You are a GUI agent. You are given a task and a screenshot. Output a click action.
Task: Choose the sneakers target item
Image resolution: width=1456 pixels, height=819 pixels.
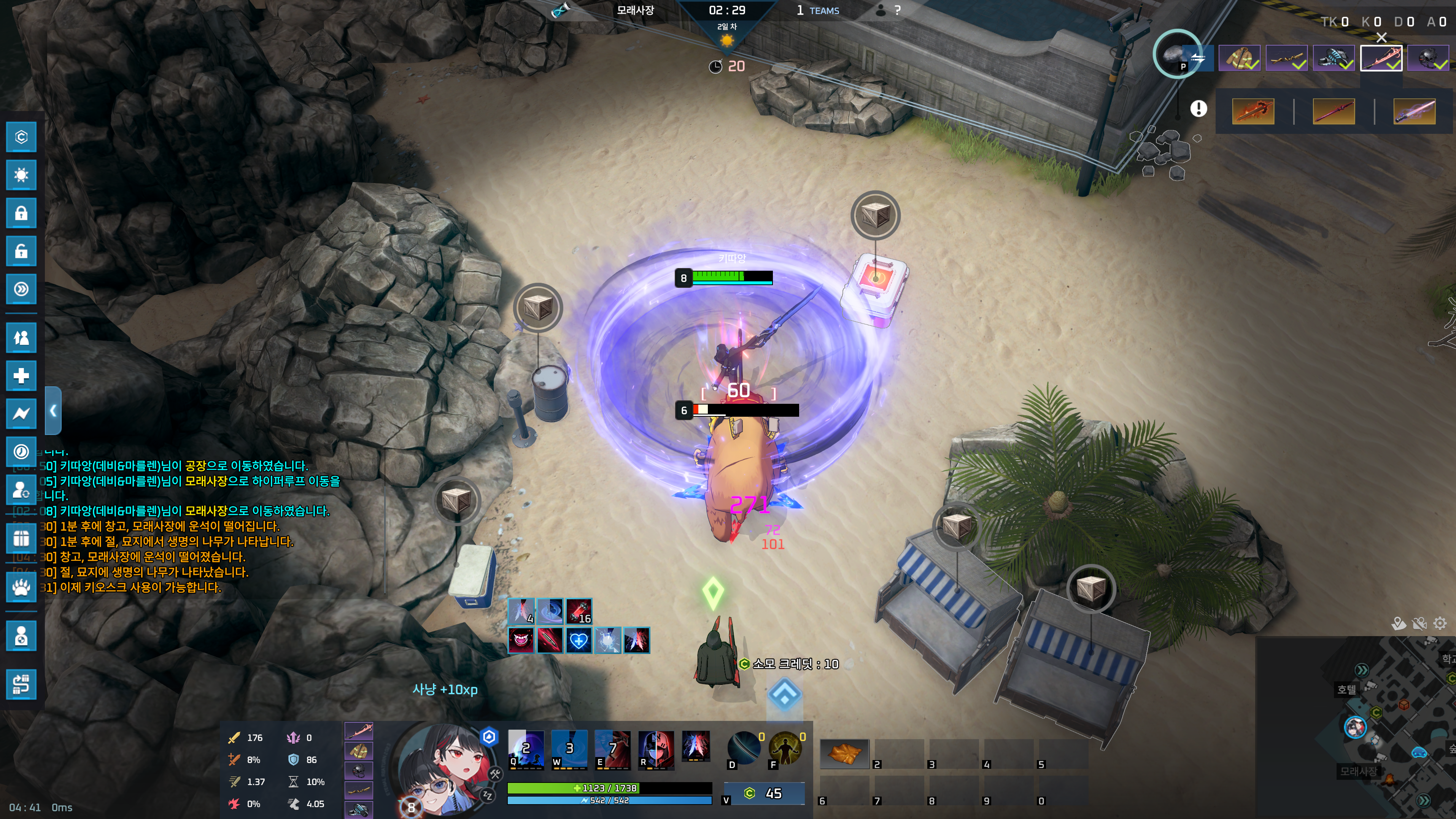click(1334, 58)
